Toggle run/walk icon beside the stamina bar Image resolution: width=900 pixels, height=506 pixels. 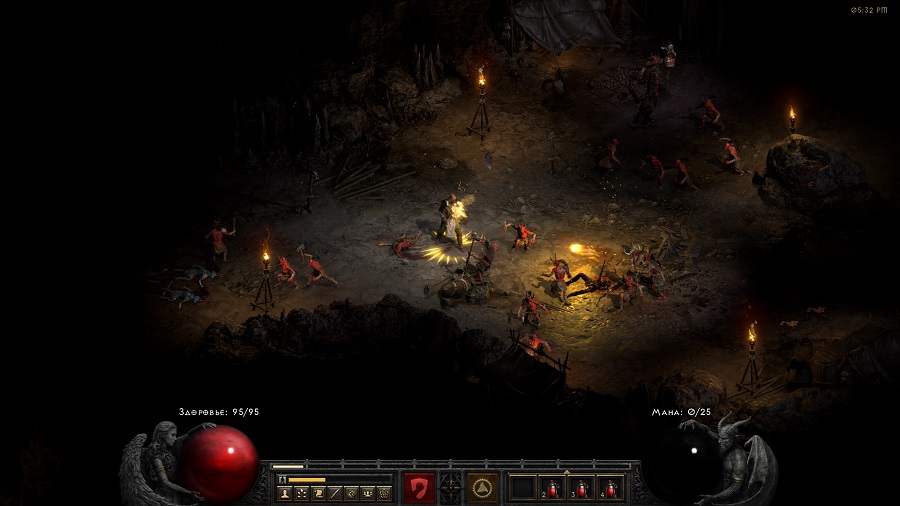tap(281, 480)
